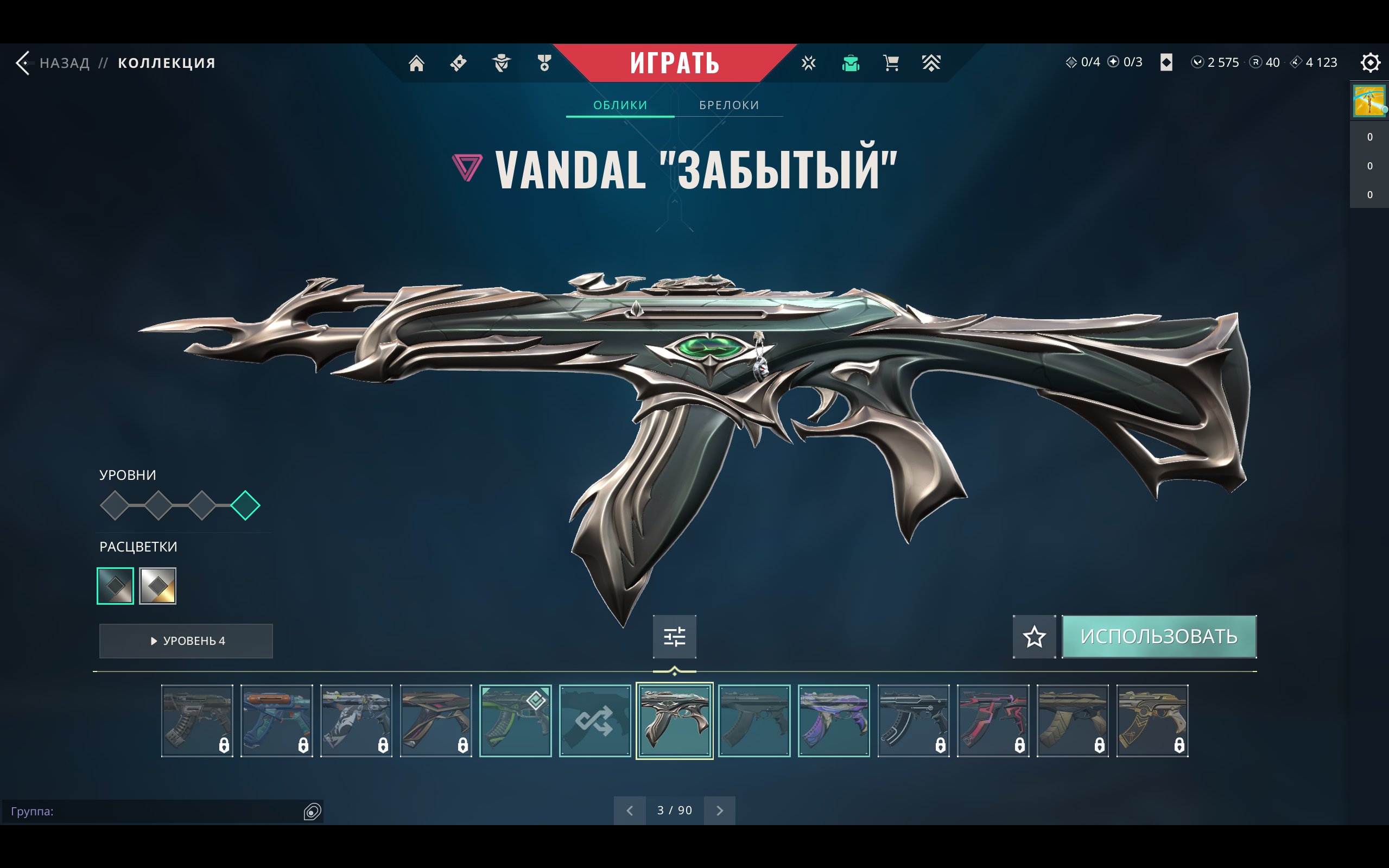Go to the previous skins page
The width and height of the screenshot is (1389, 868).
click(x=630, y=810)
